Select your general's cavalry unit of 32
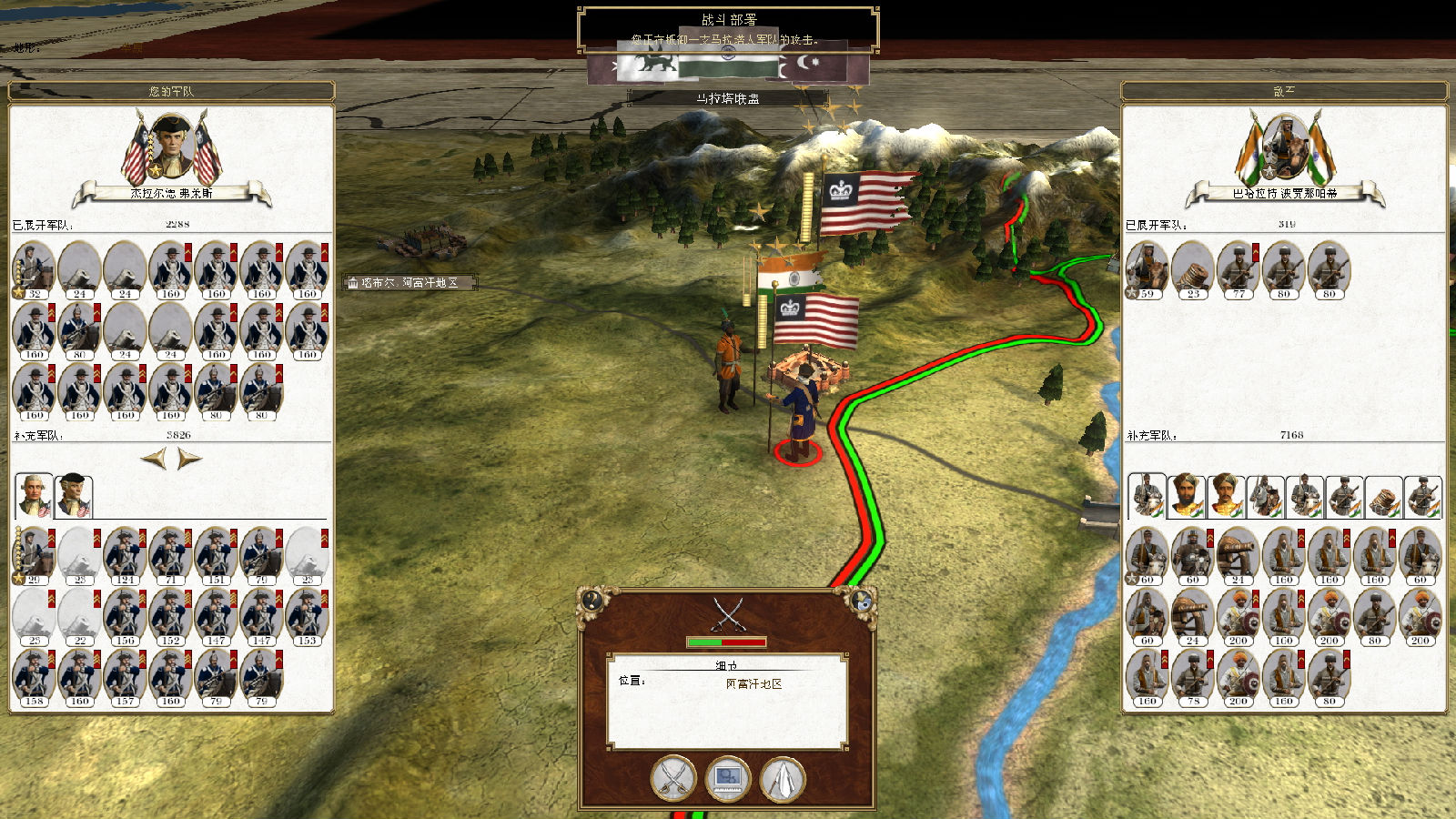1456x819 pixels. (x=34, y=269)
